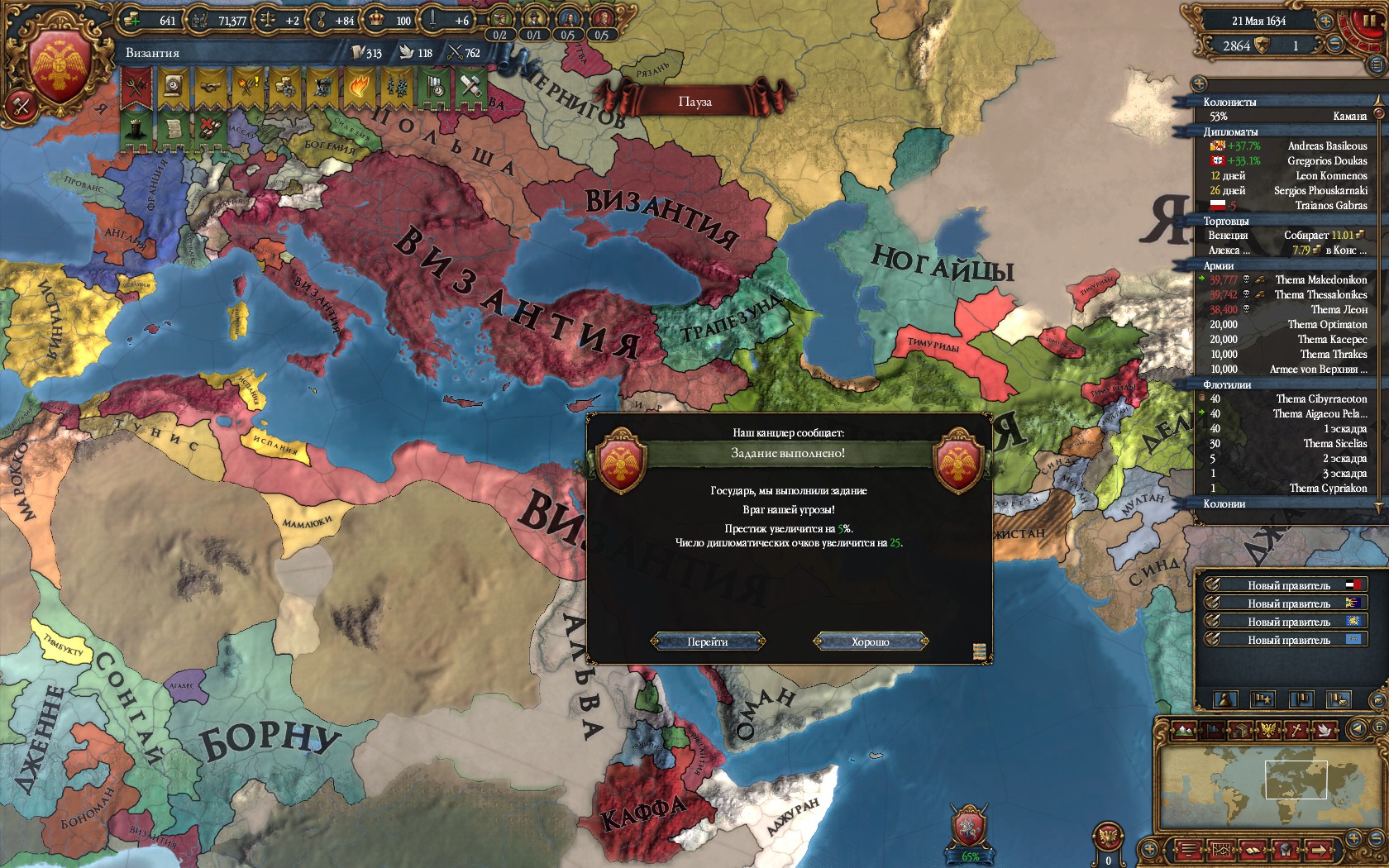Toggle the red pause button
Image resolution: width=1389 pixels, height=868 pixels.
[x=1368, y=22]
